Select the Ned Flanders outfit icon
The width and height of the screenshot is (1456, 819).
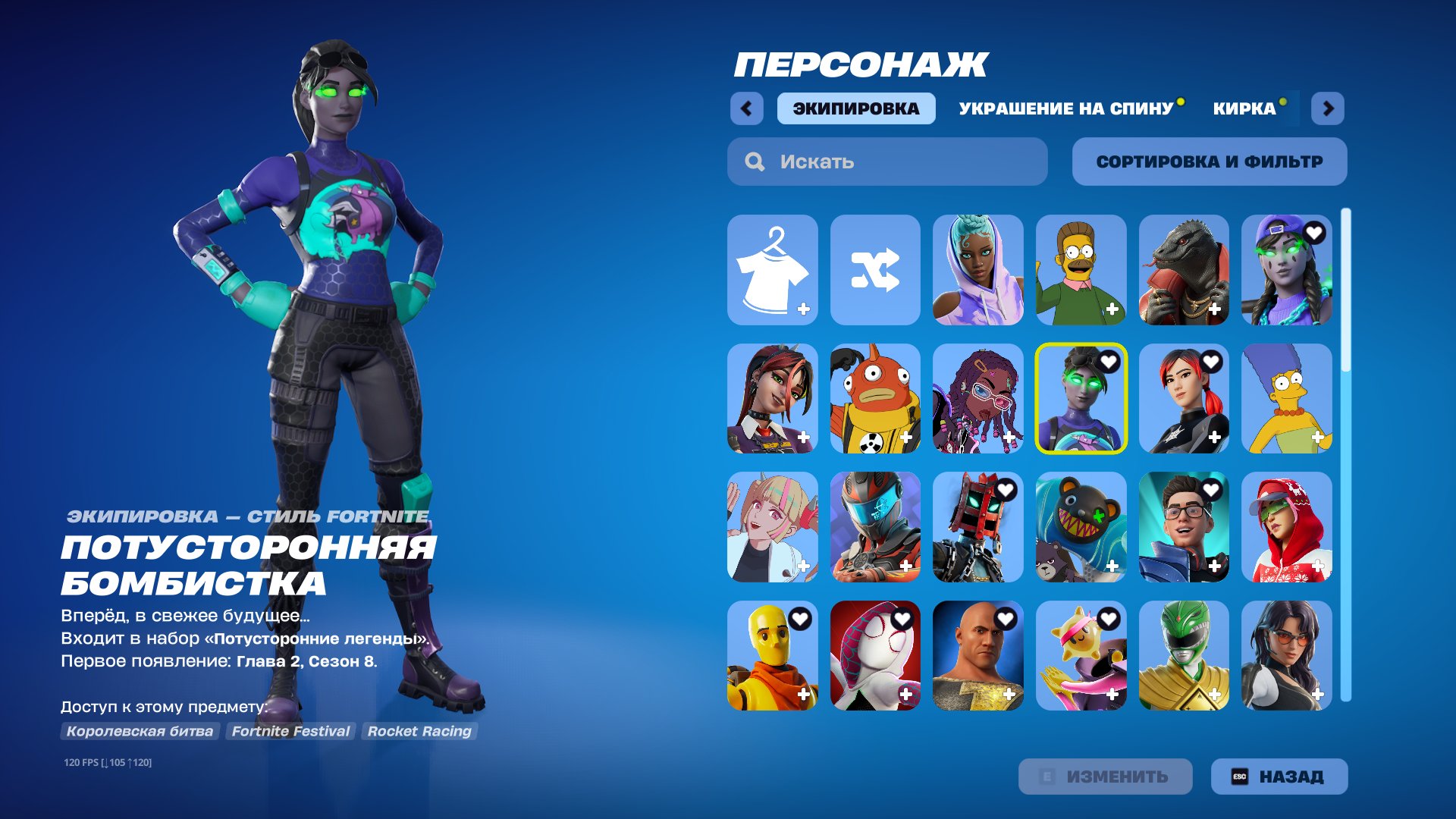click(x=1081, y=271)
